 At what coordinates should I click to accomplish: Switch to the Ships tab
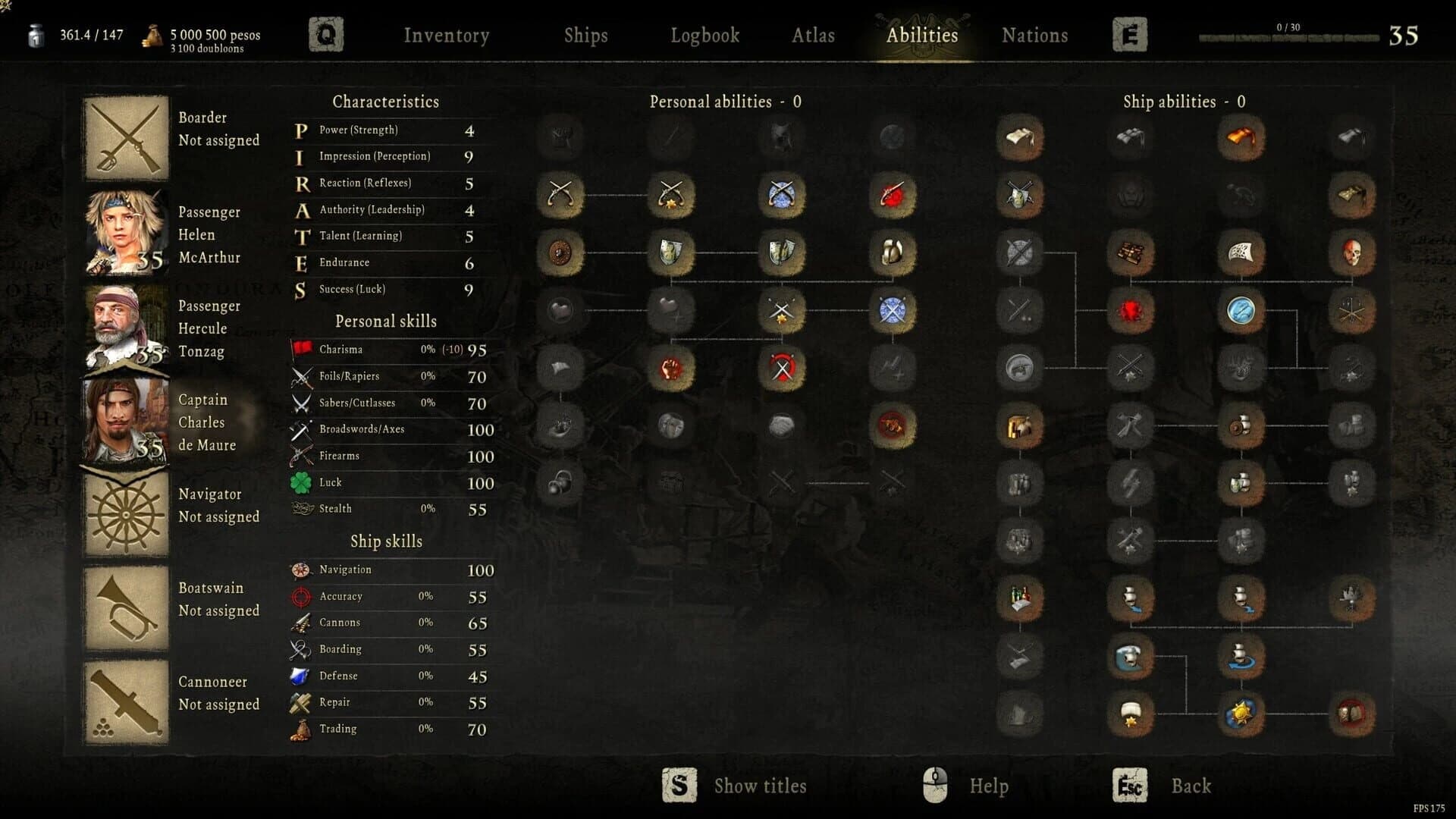coord(585,35)
